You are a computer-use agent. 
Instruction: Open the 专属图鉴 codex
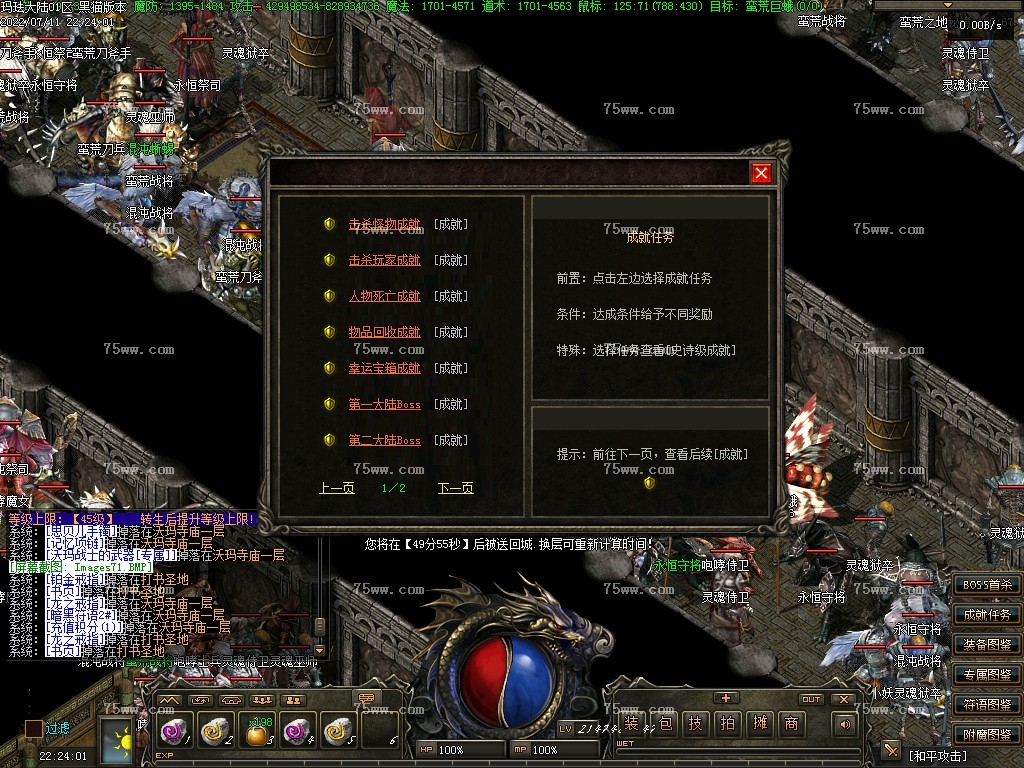986,675
